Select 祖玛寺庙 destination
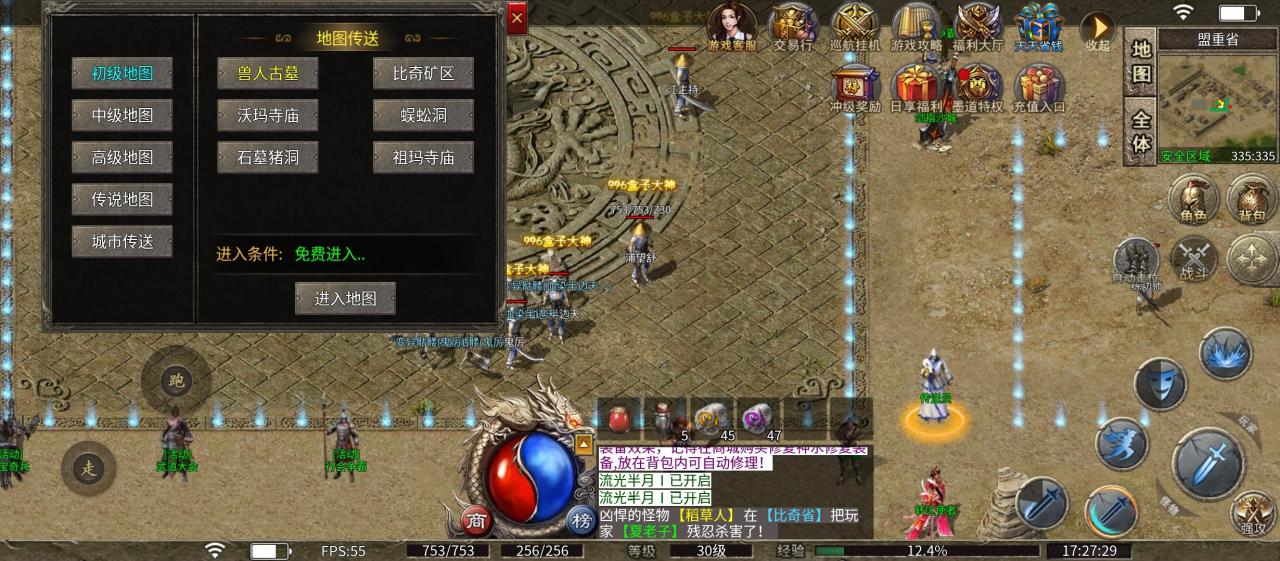This screenshot has height=561, width=1280. (x=423, y=157)
